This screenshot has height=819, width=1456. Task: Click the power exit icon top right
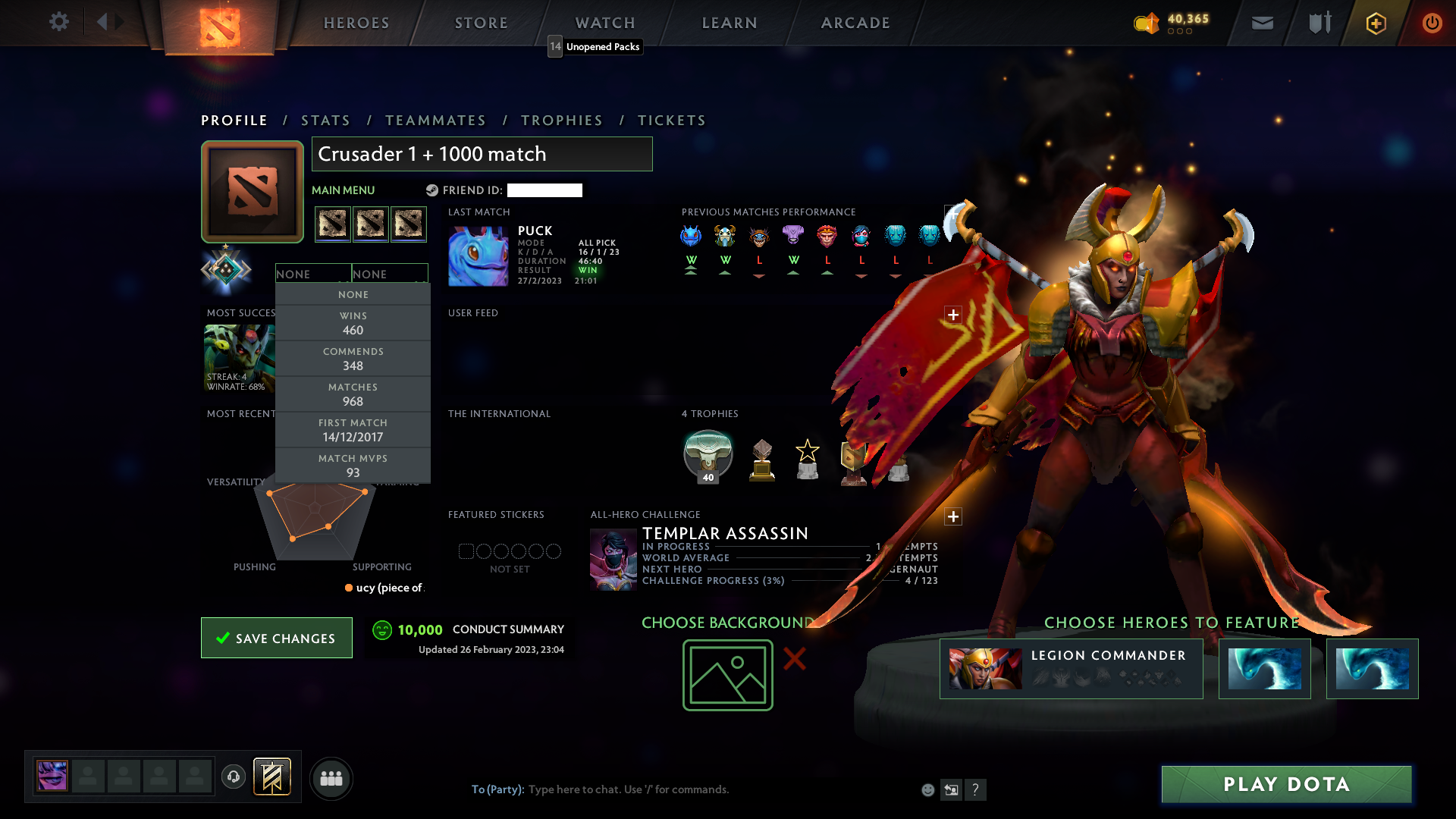click(x=1432, y=23)
